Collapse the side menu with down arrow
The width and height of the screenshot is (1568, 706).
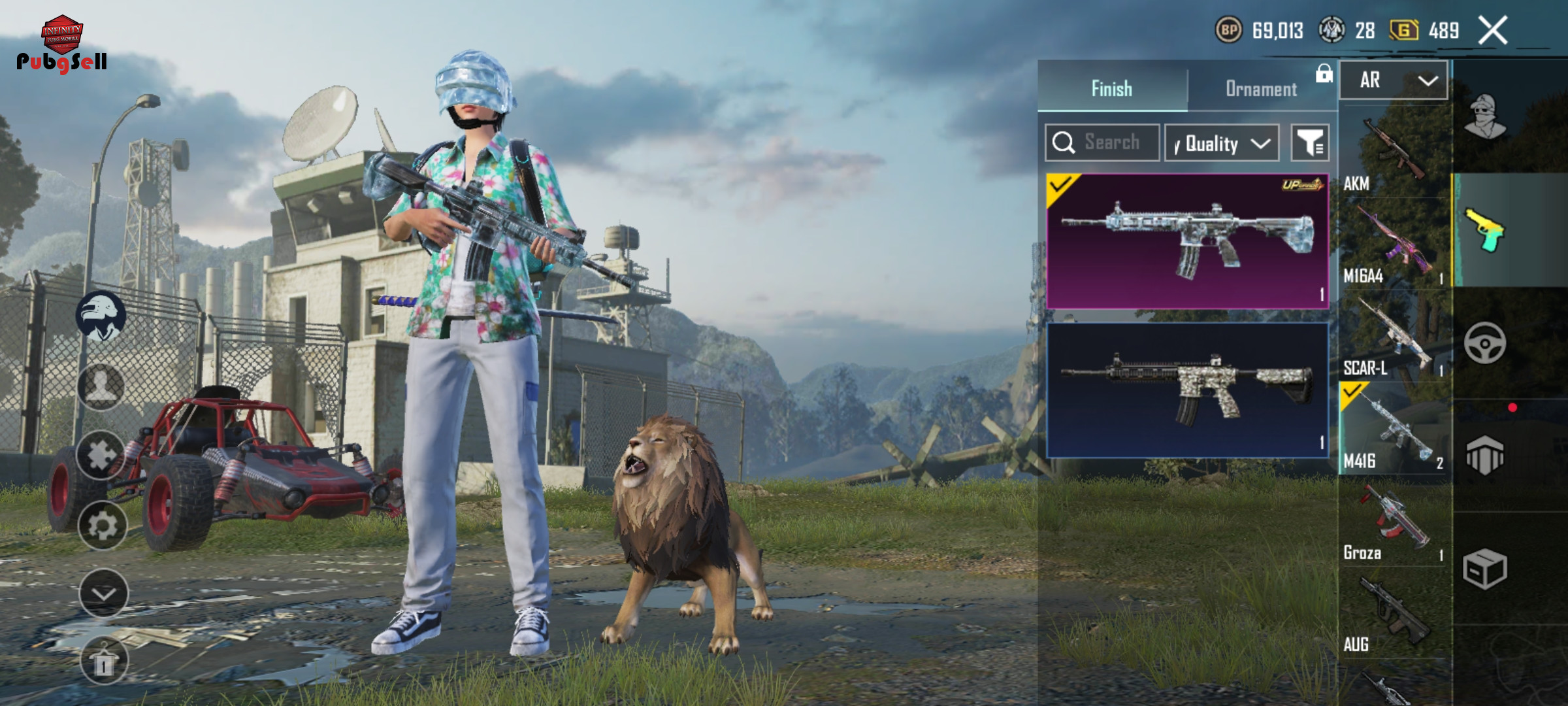103,593
